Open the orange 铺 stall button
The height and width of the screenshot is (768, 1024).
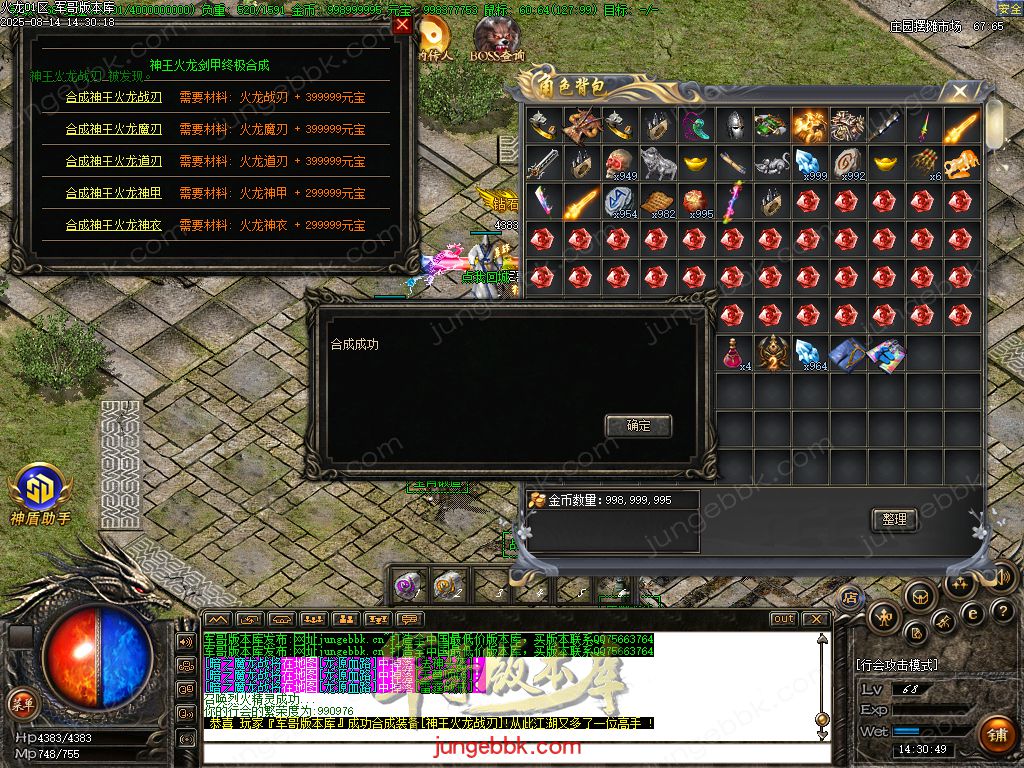pyautogui.click(x=997, y=735)
